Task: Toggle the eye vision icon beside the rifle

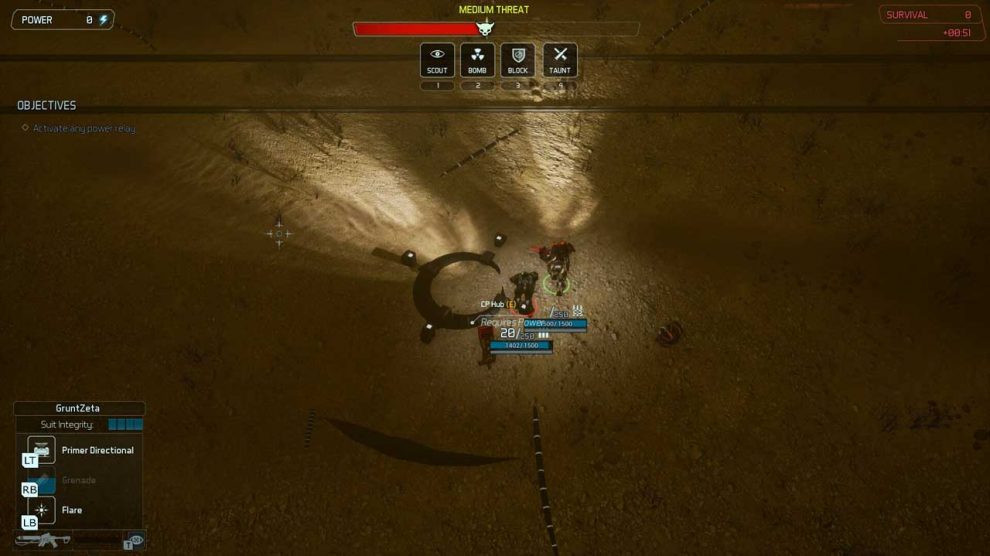Action: (135, 540)
